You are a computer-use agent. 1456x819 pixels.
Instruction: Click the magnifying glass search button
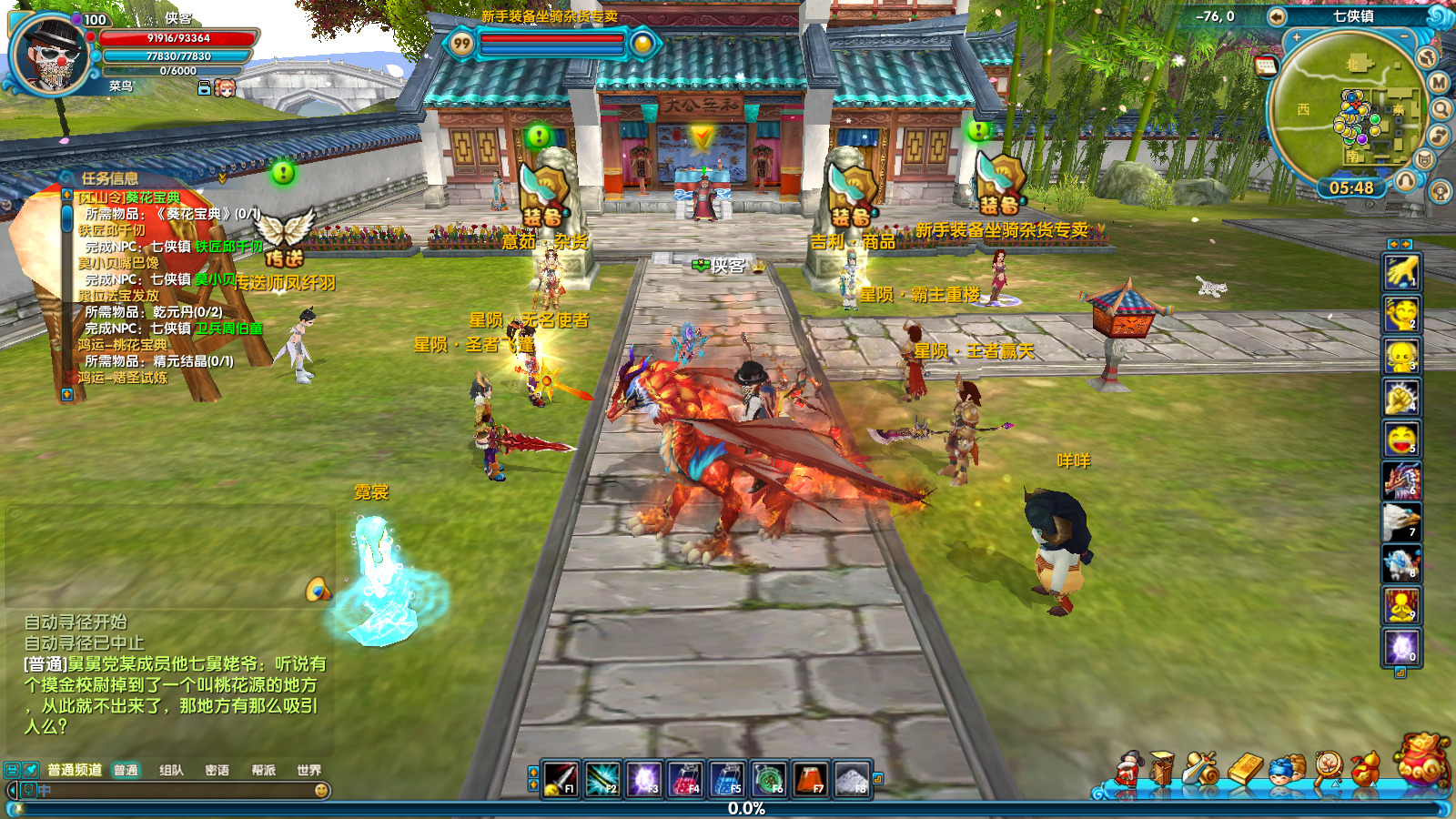tap(1441, 109)
